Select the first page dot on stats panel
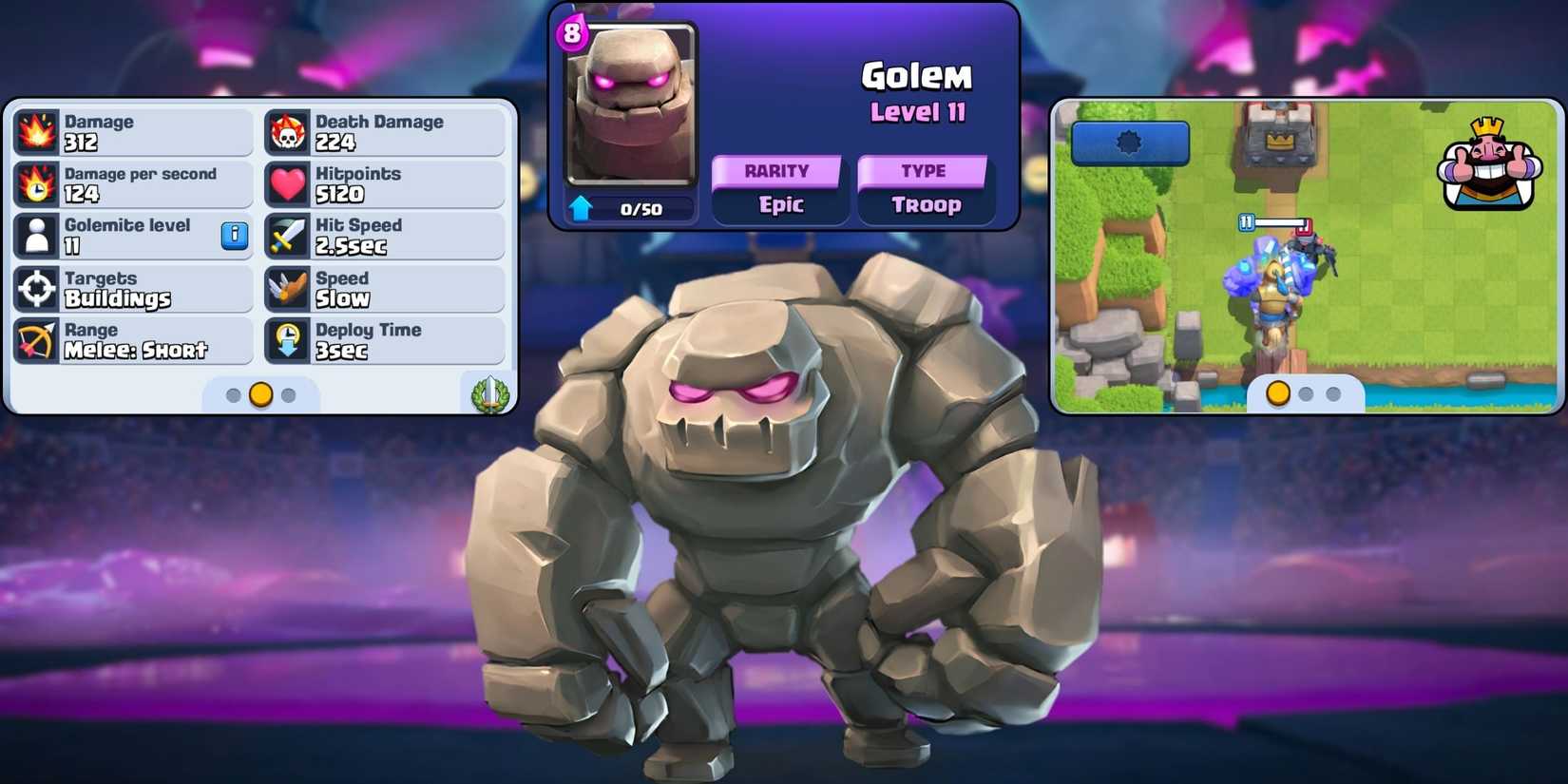 coord(235,395)
